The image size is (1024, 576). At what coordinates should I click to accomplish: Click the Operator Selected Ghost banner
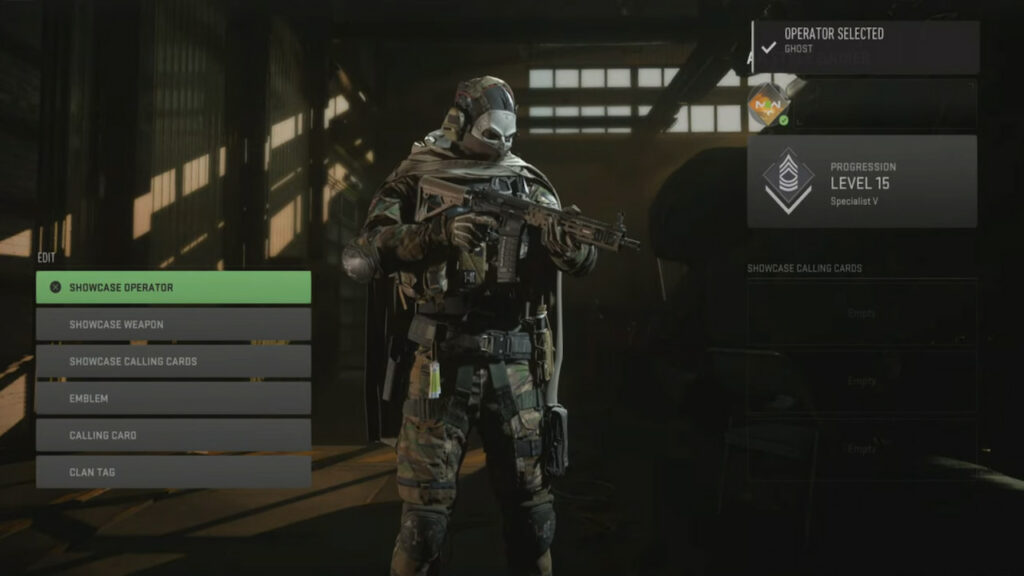tap(865, 47)
